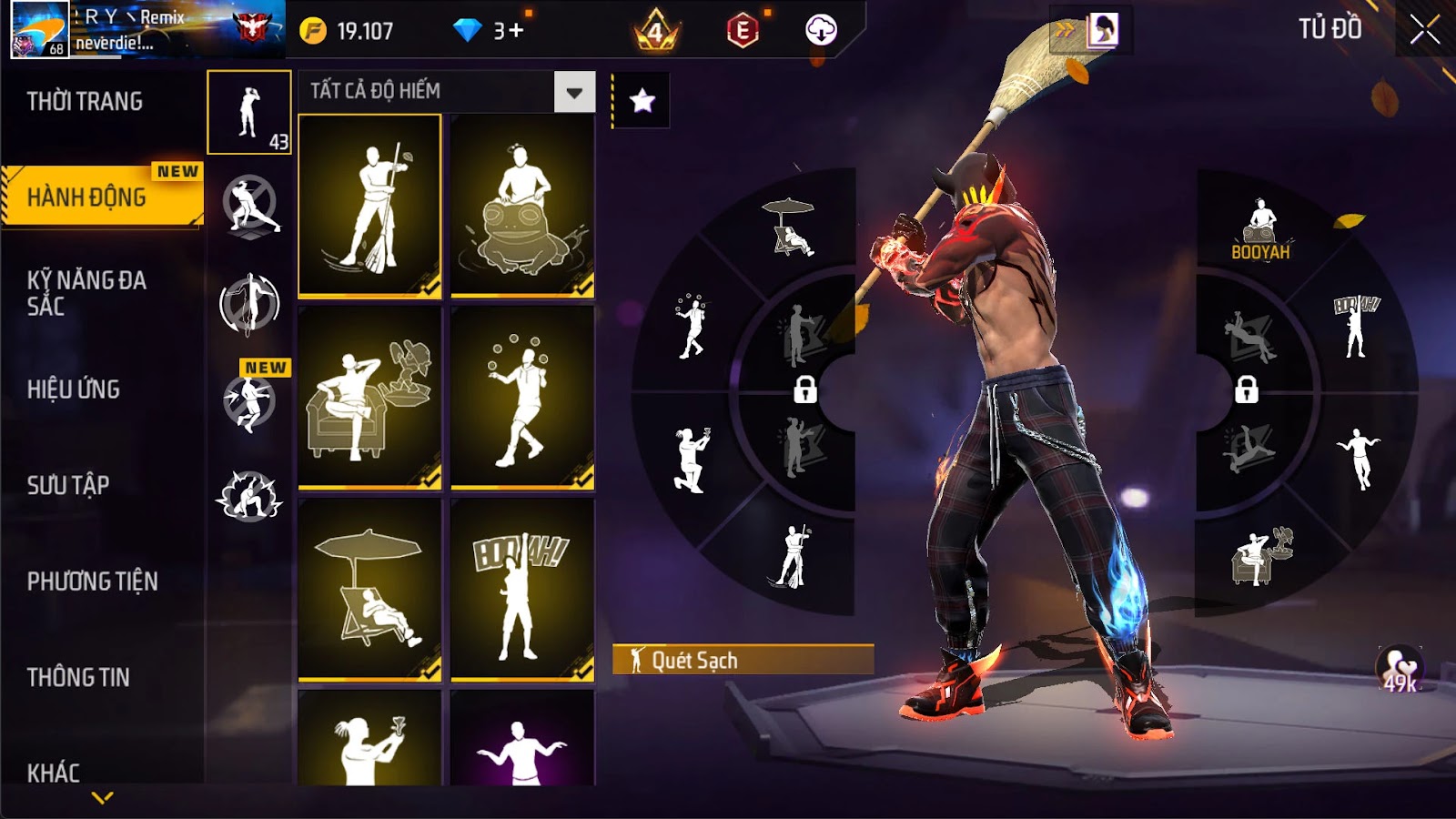Open the player profile avatar
The image size is (1456, 819).
40,30
